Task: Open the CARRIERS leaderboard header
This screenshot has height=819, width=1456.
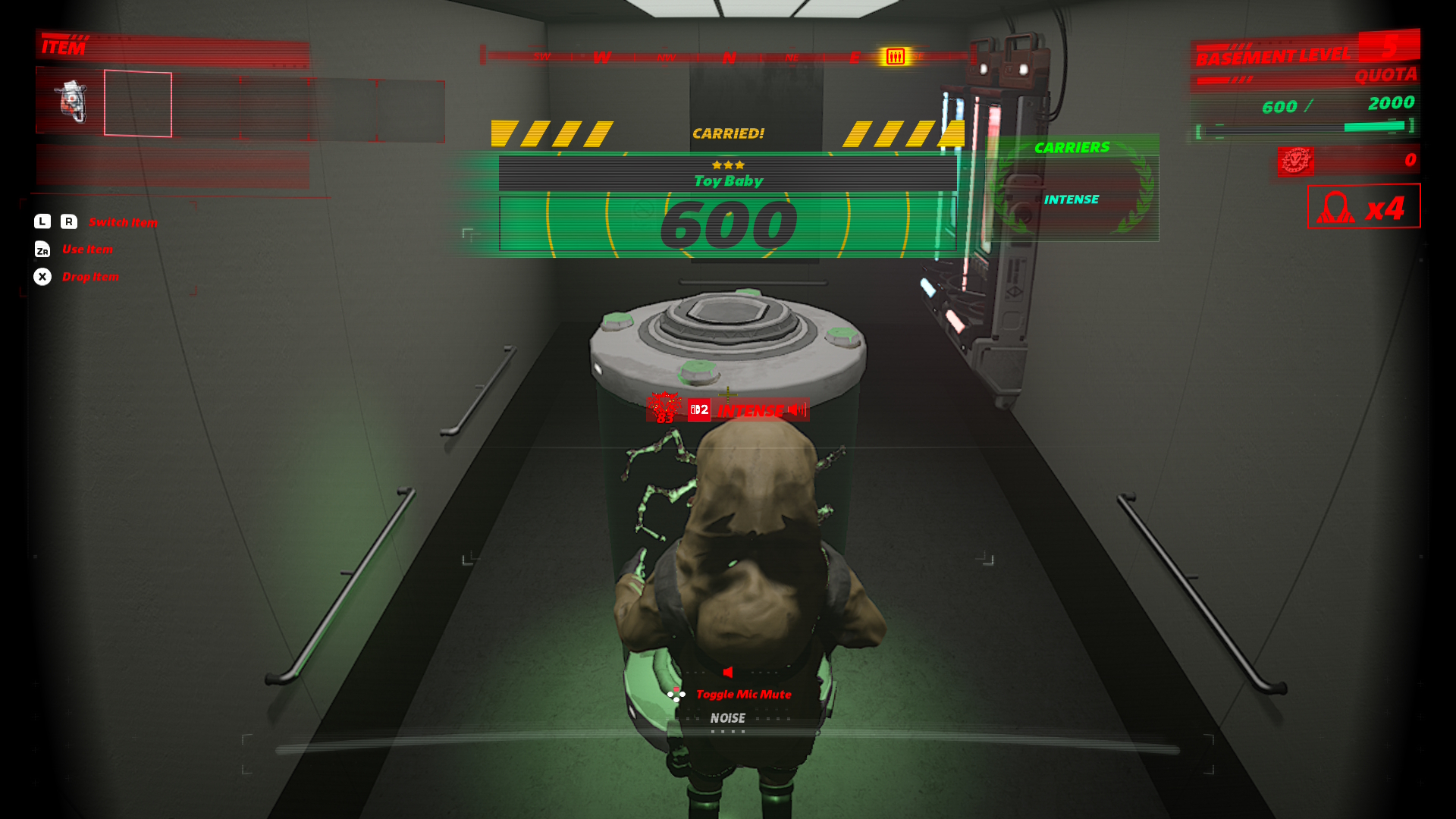Action: tap(1072, 146)
